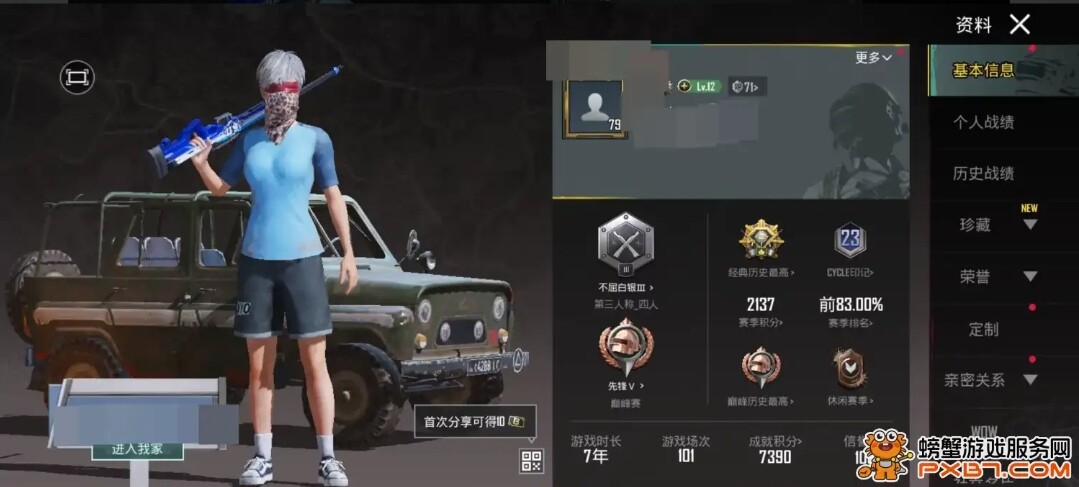Click the 进入我家 button
1079x487 pixels.
[x=137, y=449]
